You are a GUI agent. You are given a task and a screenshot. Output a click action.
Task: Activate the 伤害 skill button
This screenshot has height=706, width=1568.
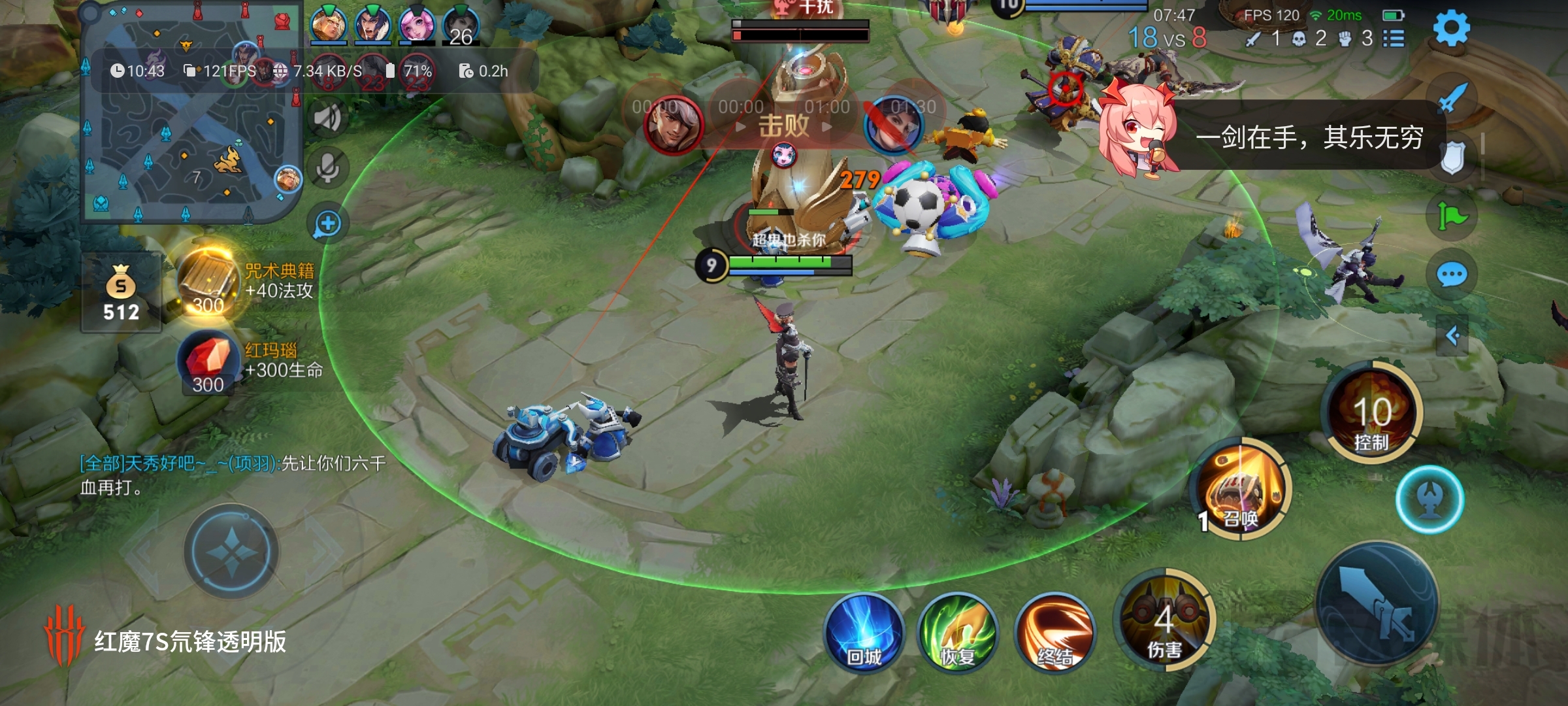(1164, 620)
